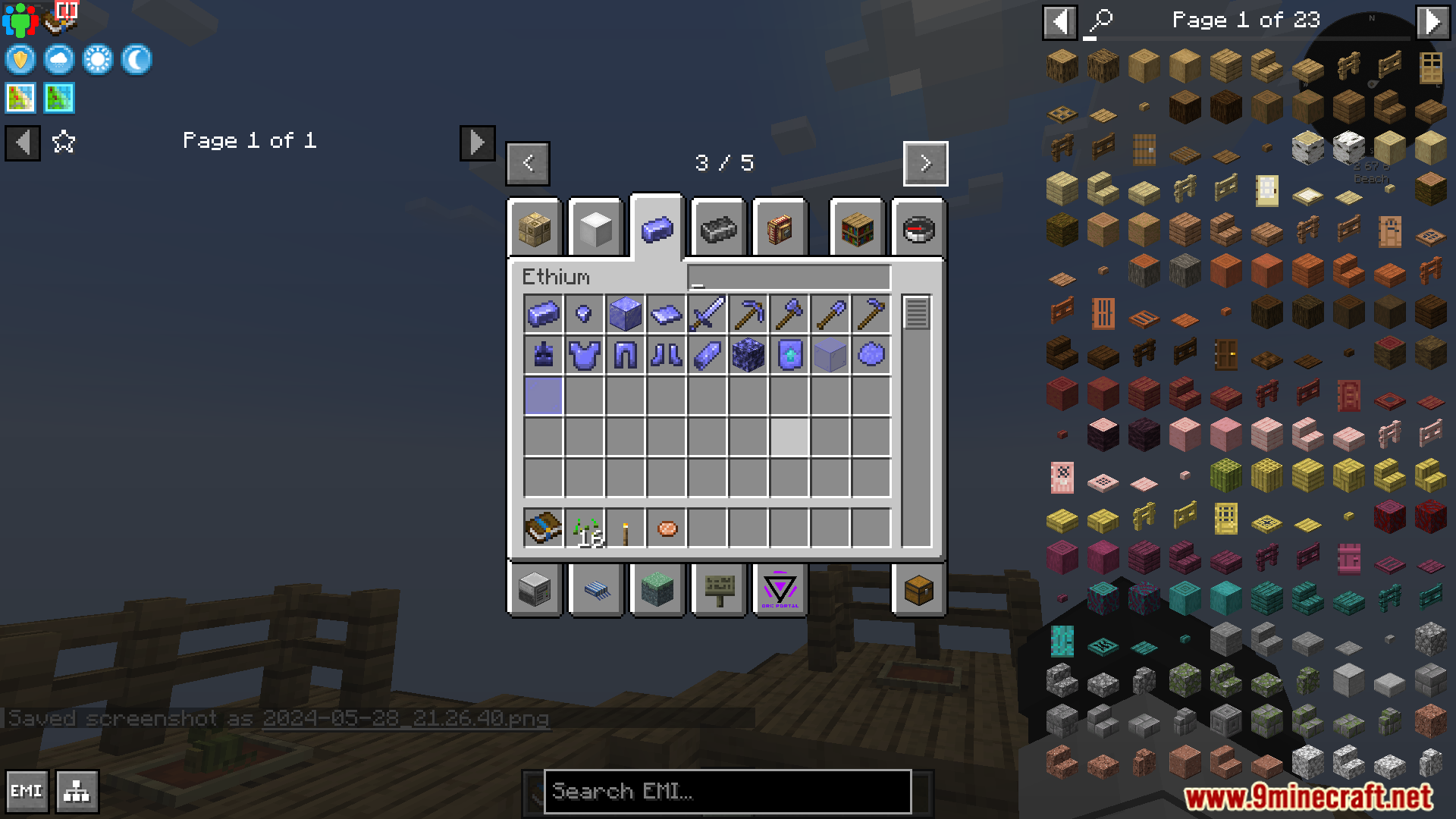The width and height of the screenshot is (1456, 819).
Task: Select the ORC Portal hotbar tab
Action: [779, 591]
